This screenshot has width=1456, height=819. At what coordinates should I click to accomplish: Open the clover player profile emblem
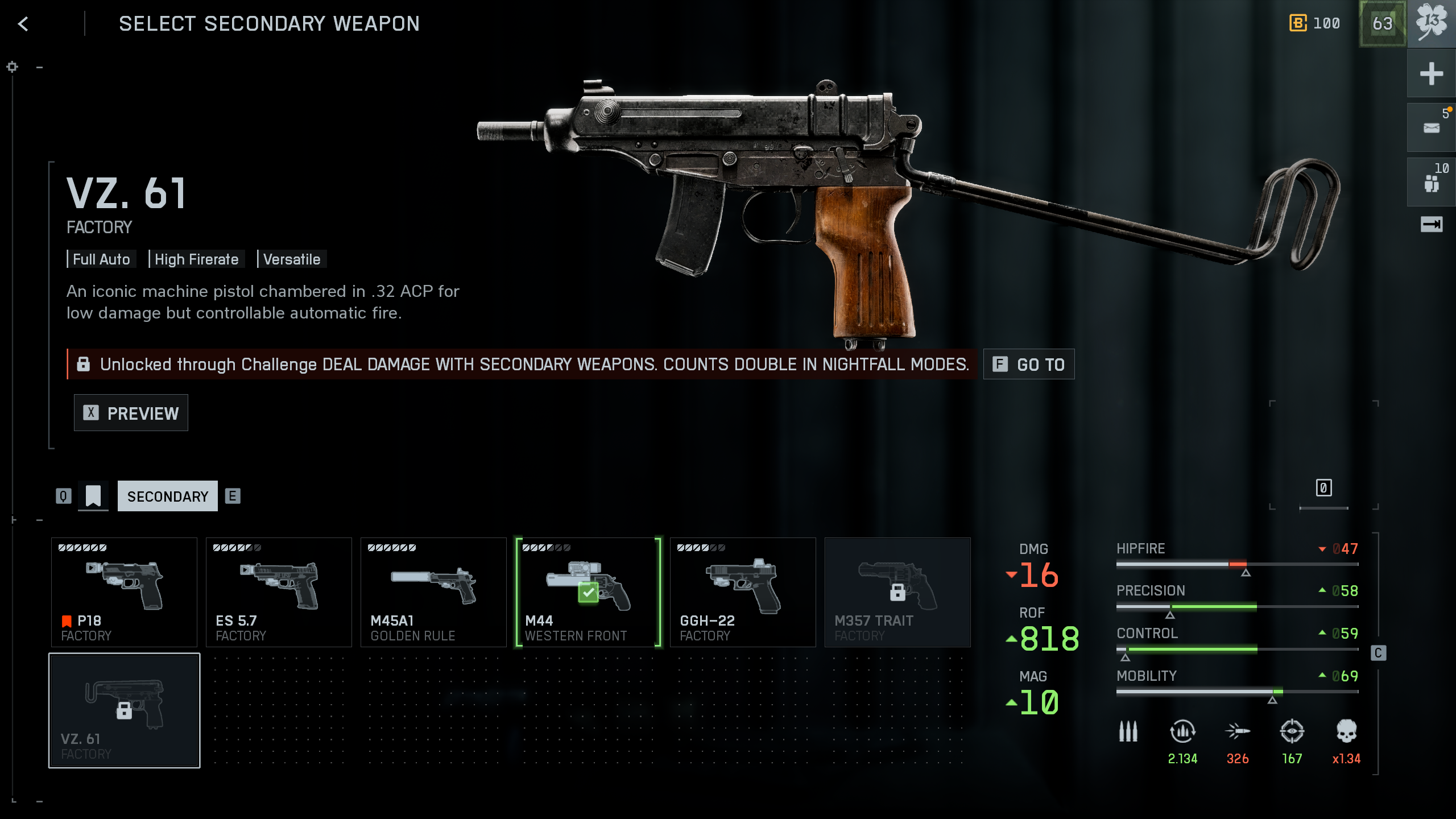1431,24
